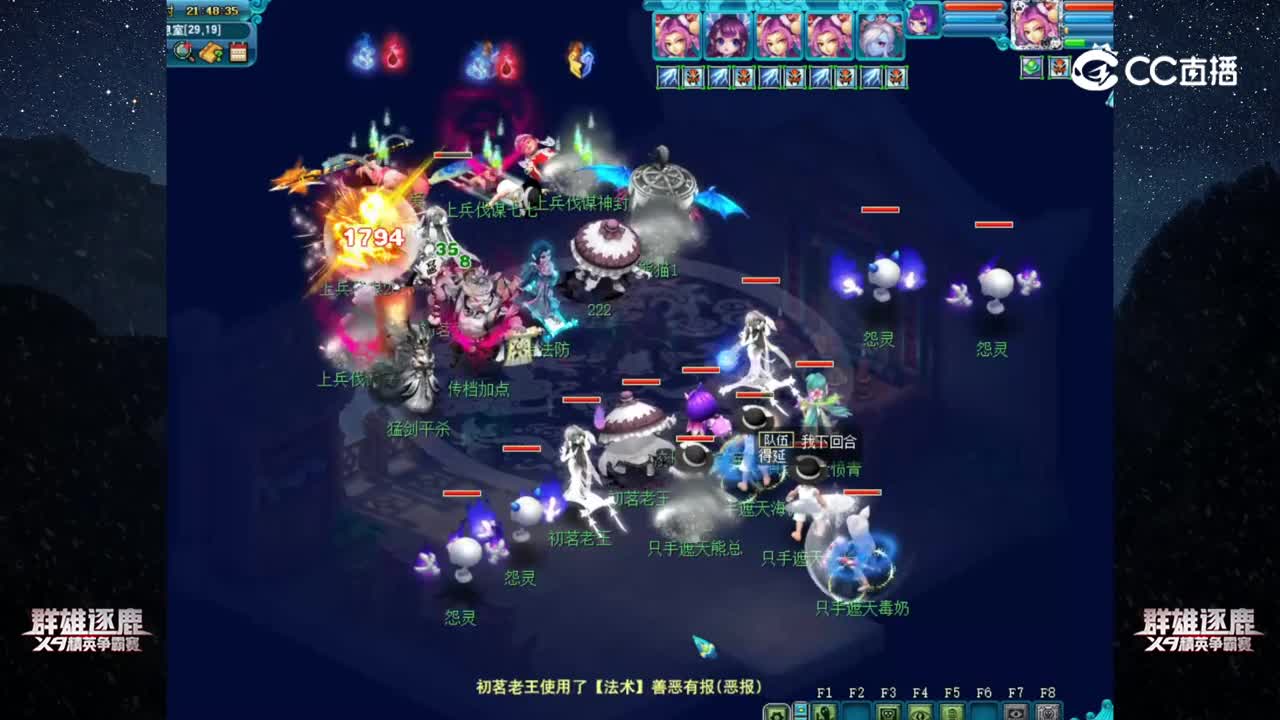Click the gear icon left of the hotkey bar

pos(776,714)
